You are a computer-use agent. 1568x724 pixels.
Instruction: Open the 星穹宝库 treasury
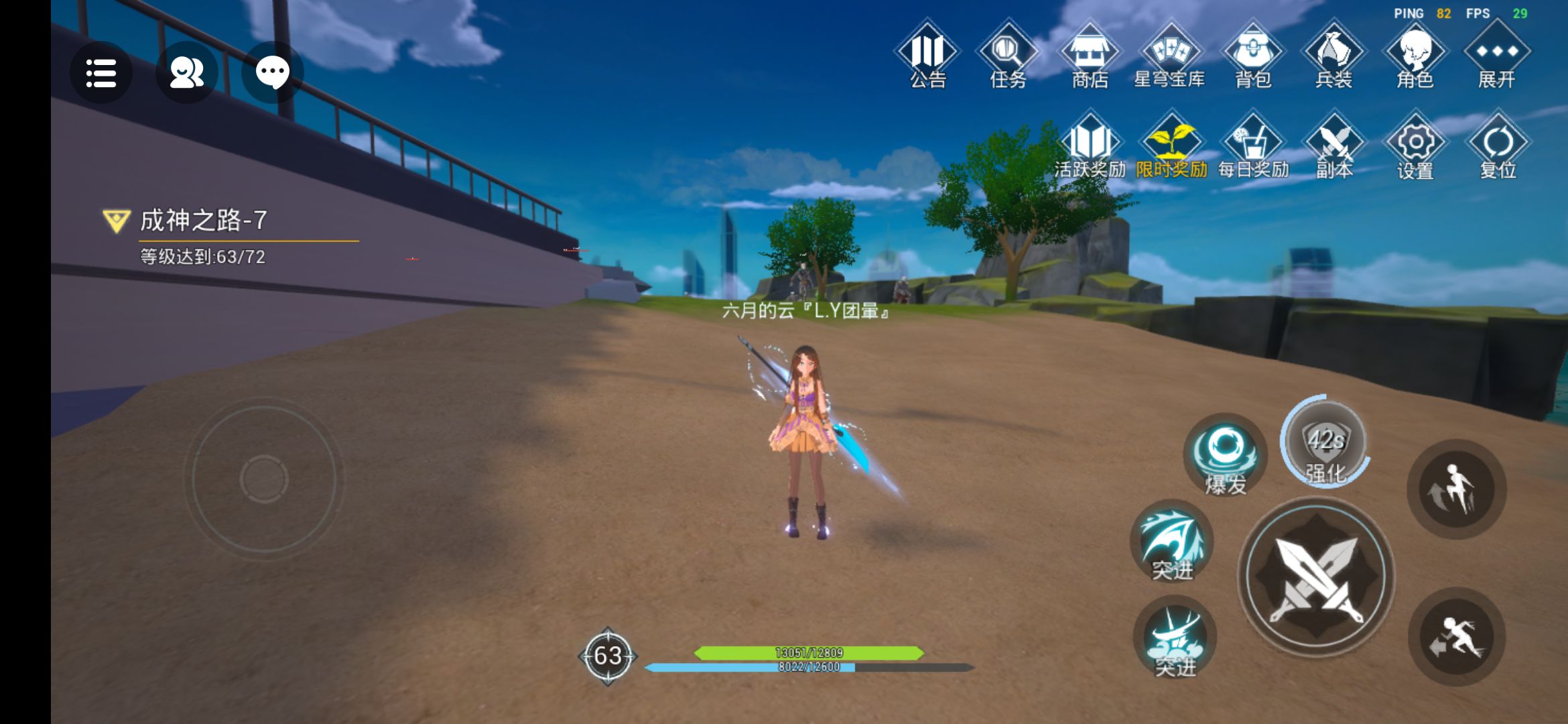pos(1170,56)
